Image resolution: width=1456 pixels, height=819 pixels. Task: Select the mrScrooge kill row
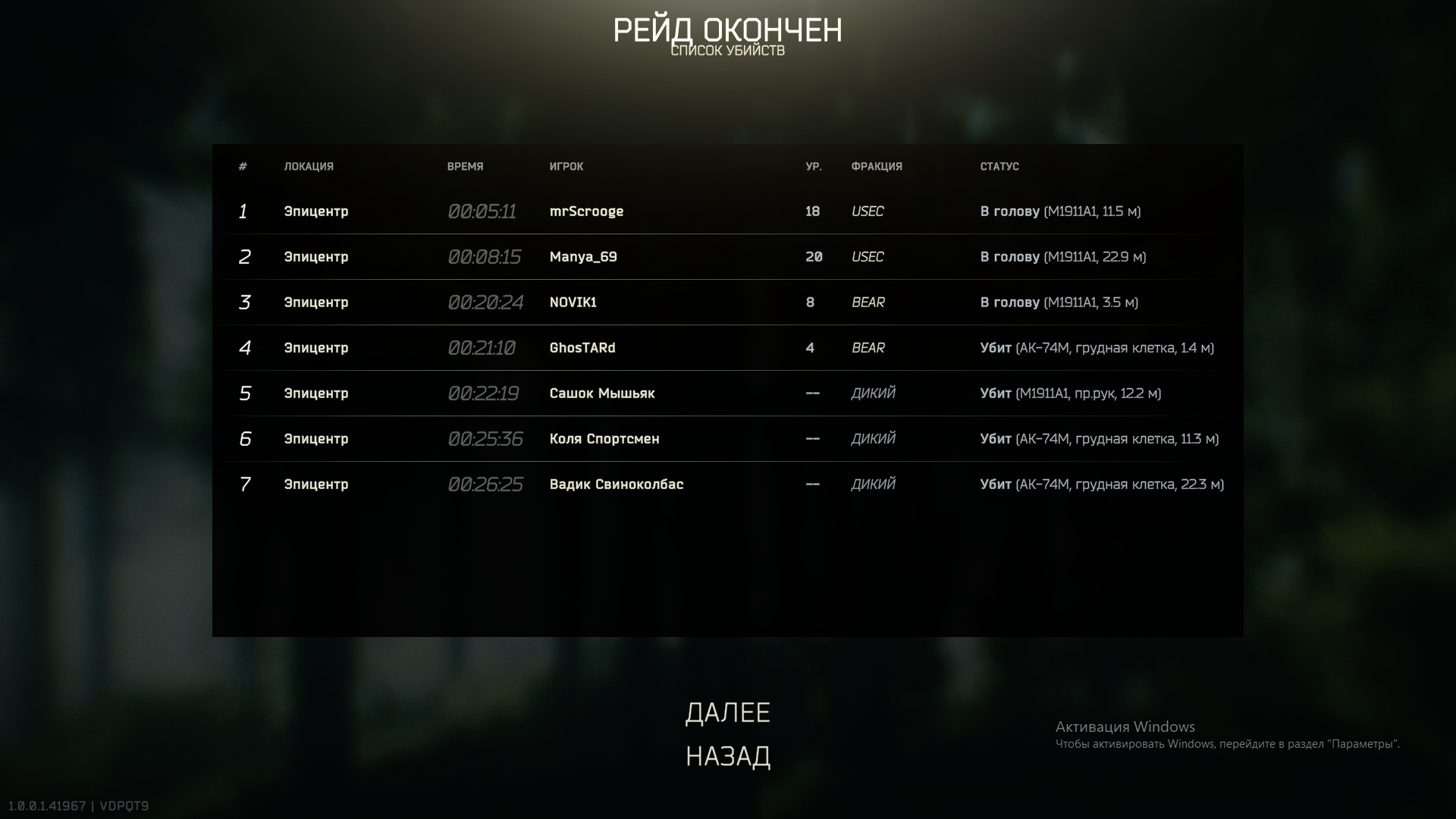pyautogui.click(x=586, y=212)
